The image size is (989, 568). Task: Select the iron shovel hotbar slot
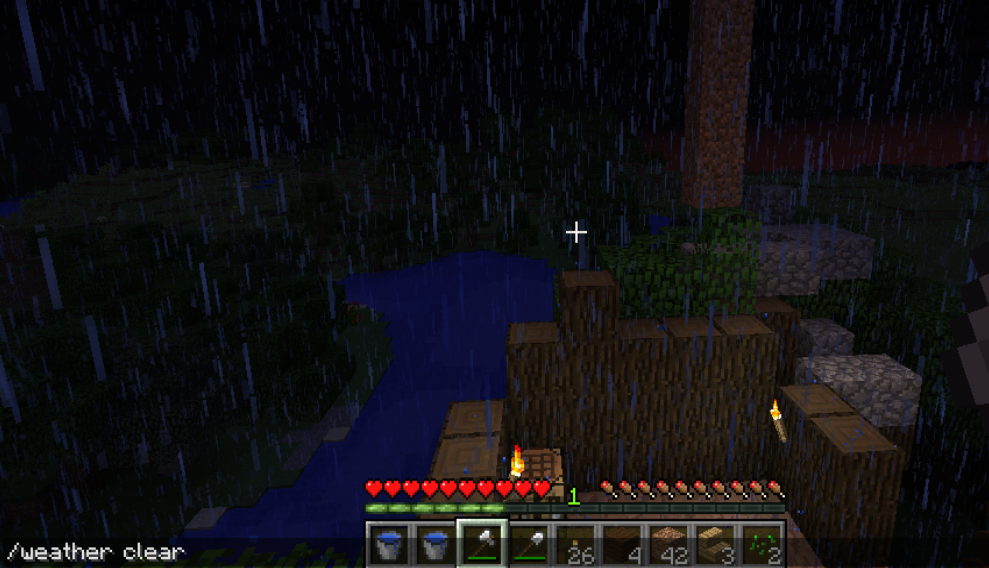[x=529, y=545]
